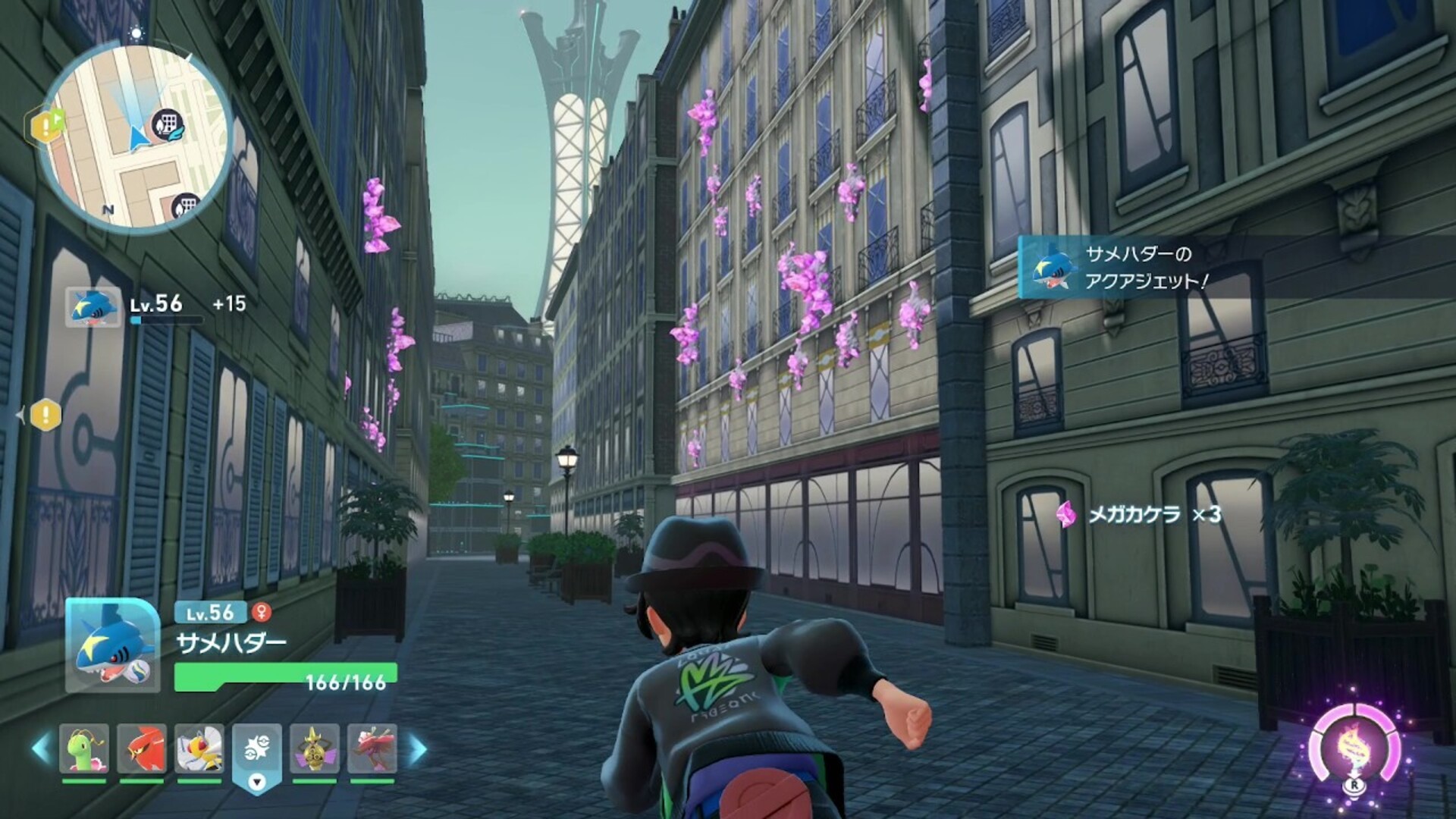Activate the Mega Evolution gauge icon
1456x819 pixels.
1353,747
